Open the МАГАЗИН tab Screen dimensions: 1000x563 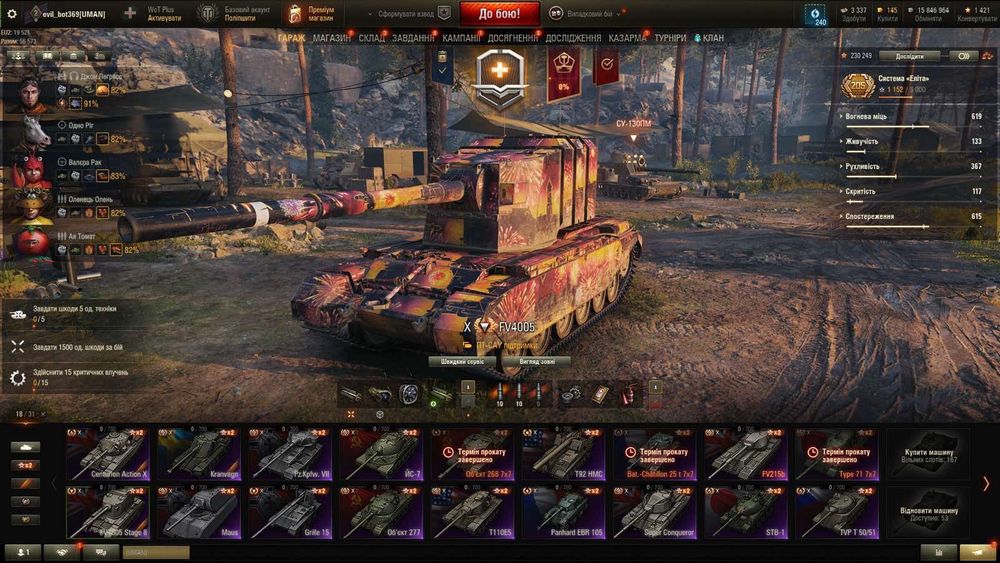(331, 38)
